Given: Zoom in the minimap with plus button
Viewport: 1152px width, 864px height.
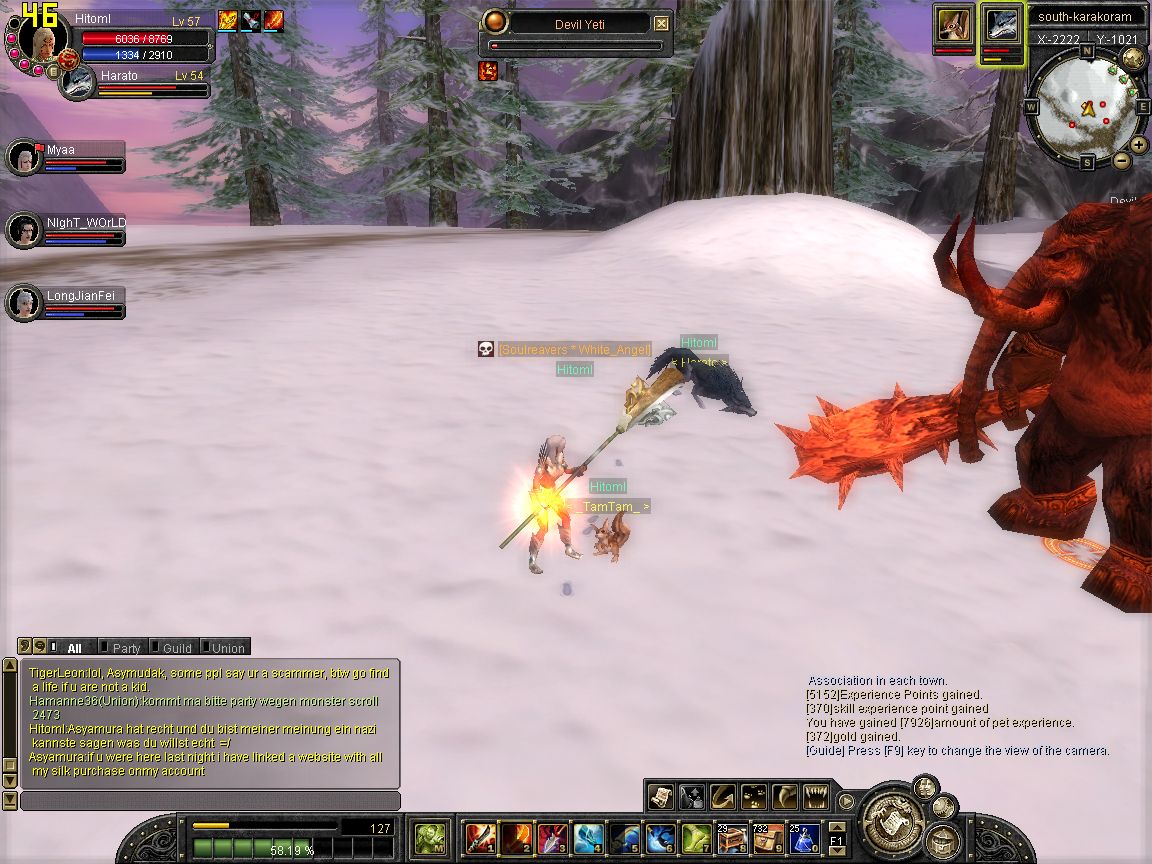Looking at the screenshot, I should 1139,144.
